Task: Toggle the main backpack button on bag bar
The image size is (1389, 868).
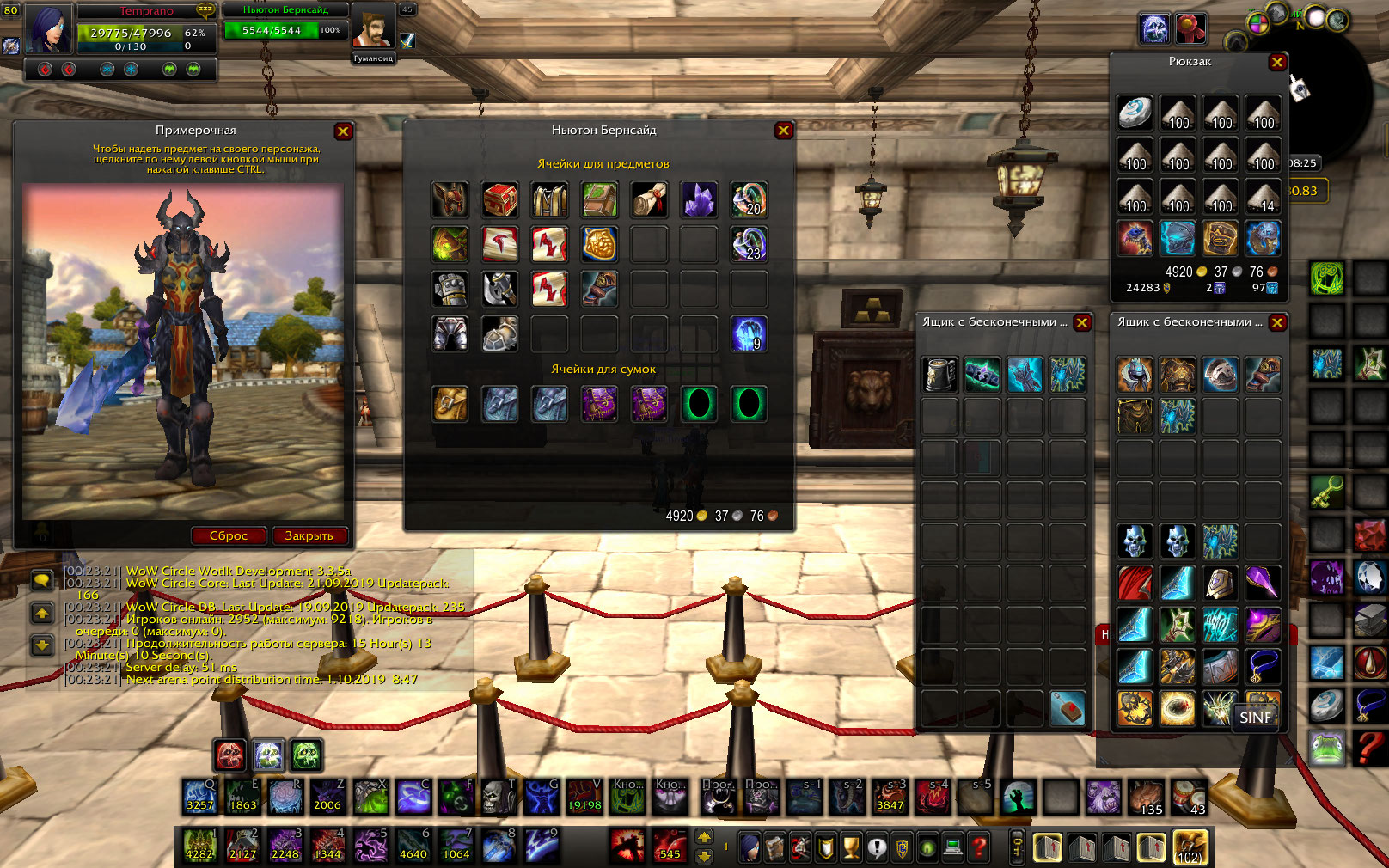Action: point(1190,847)
